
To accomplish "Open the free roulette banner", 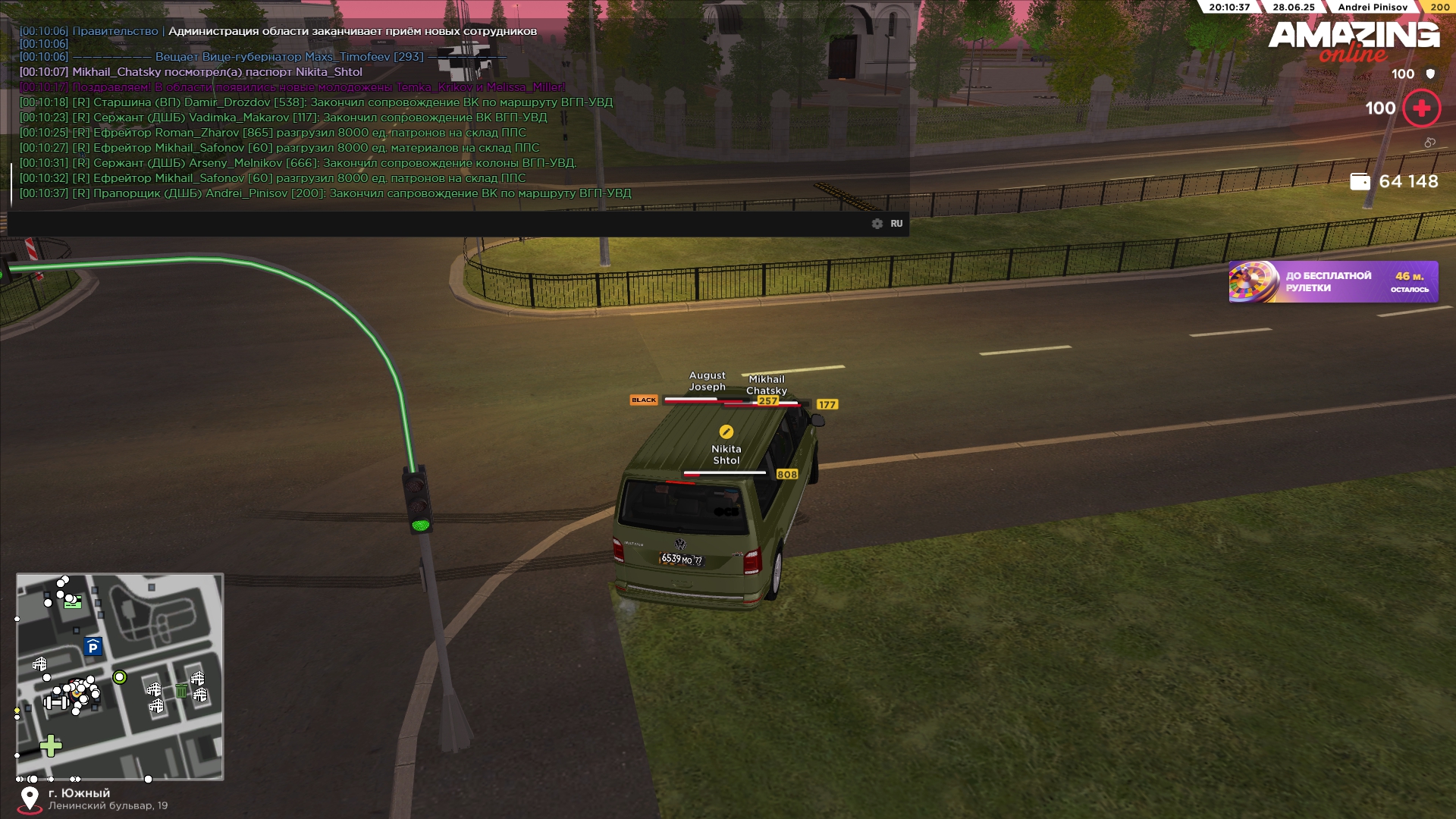I will pos(1333,282).
